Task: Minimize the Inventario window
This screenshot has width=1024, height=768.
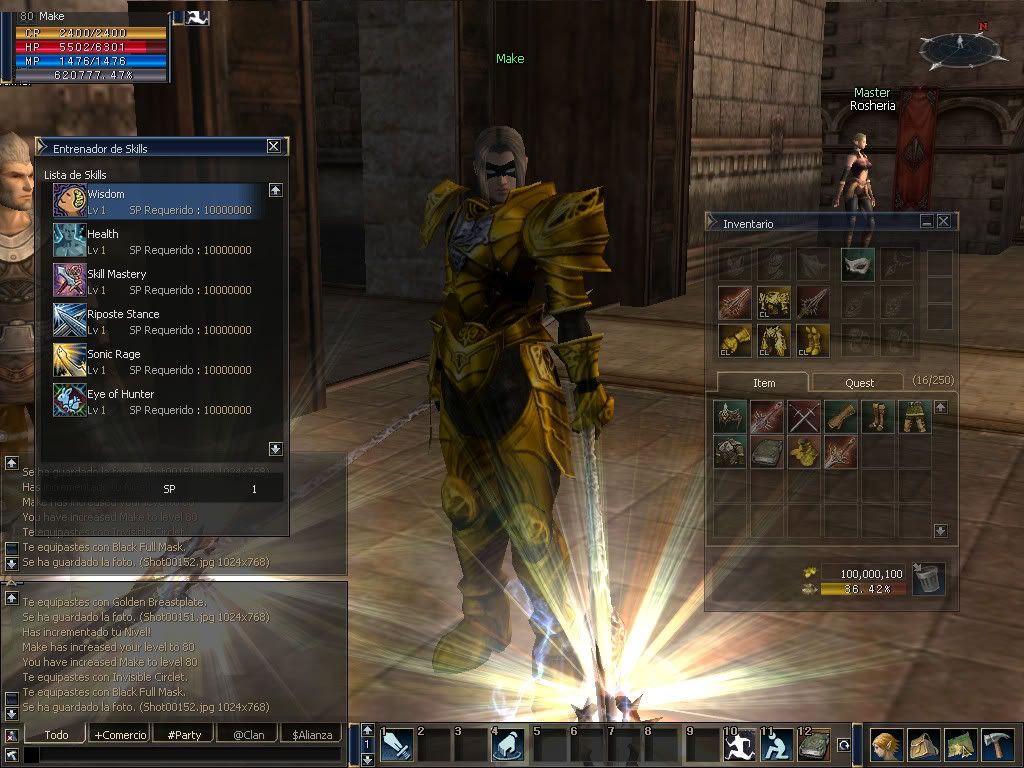Action: pyautogui.click(x=927, y=221)
